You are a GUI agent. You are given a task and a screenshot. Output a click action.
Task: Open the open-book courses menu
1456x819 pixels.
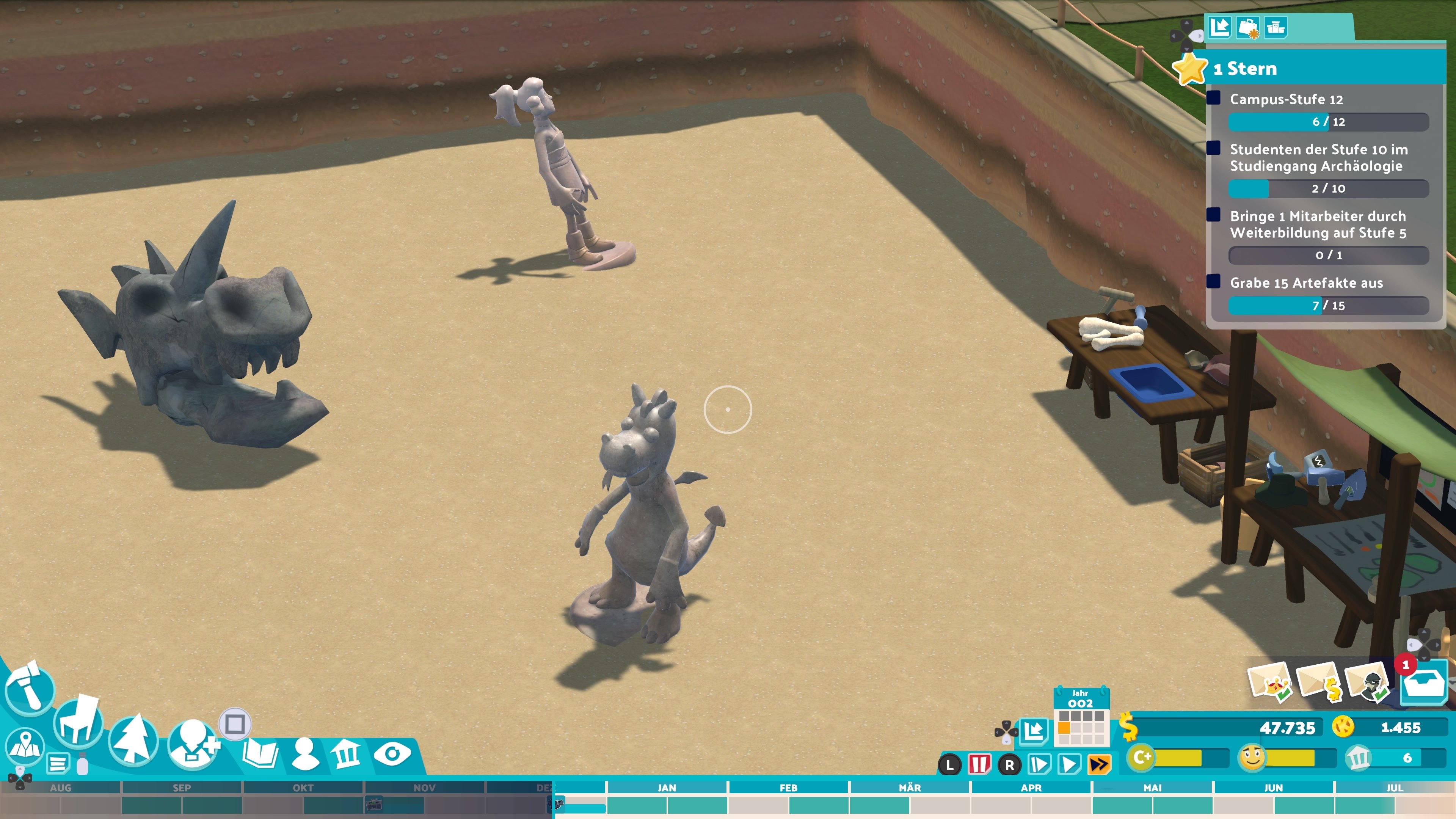coord(260,753)
